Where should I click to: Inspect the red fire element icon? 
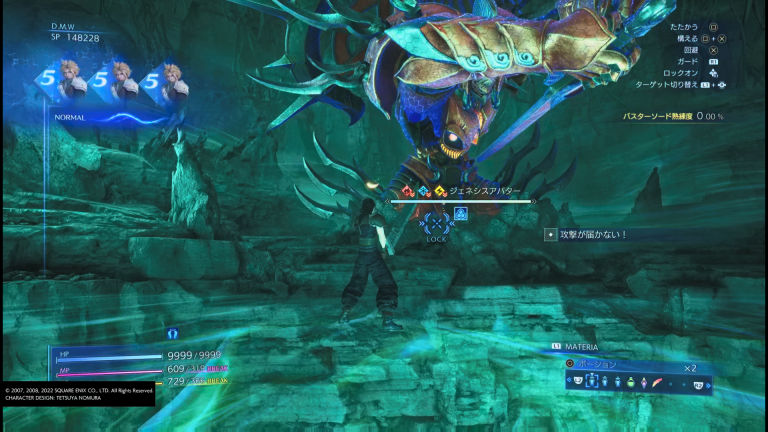pyautogui.click(x=408, y=190)
